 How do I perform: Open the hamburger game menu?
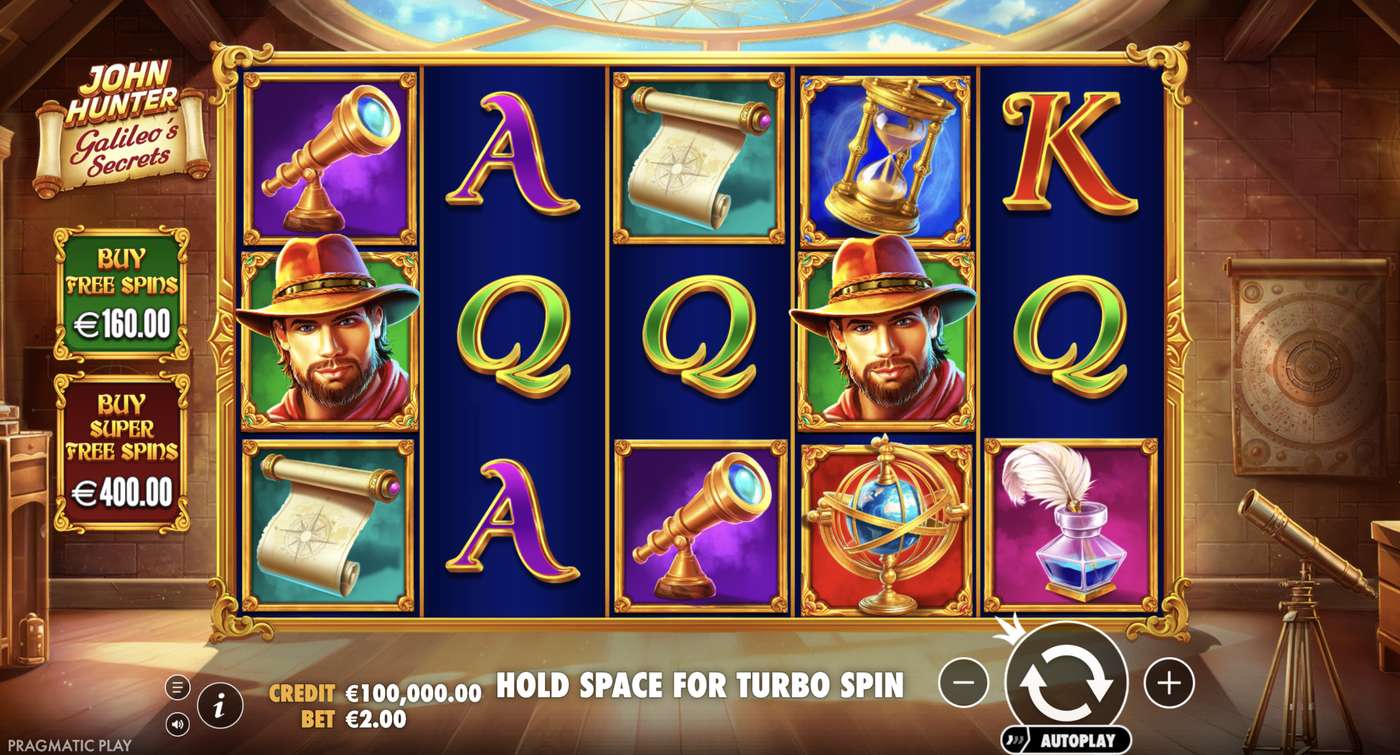click(178, 688)
